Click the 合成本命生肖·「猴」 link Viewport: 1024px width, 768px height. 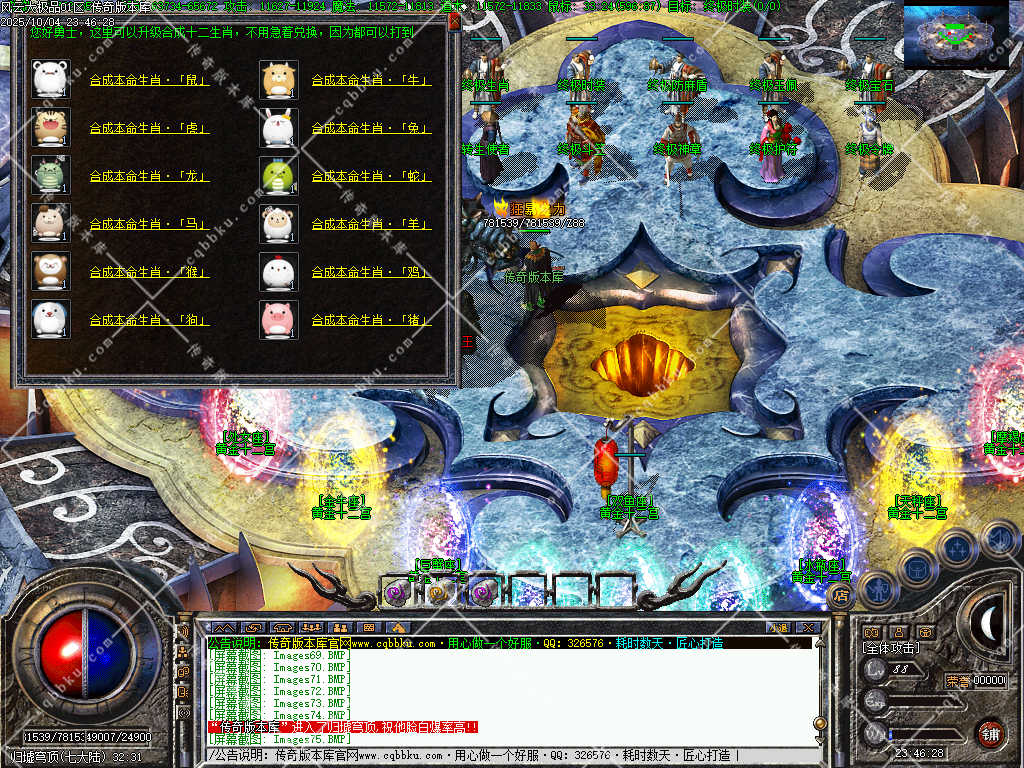pos(150,272)
